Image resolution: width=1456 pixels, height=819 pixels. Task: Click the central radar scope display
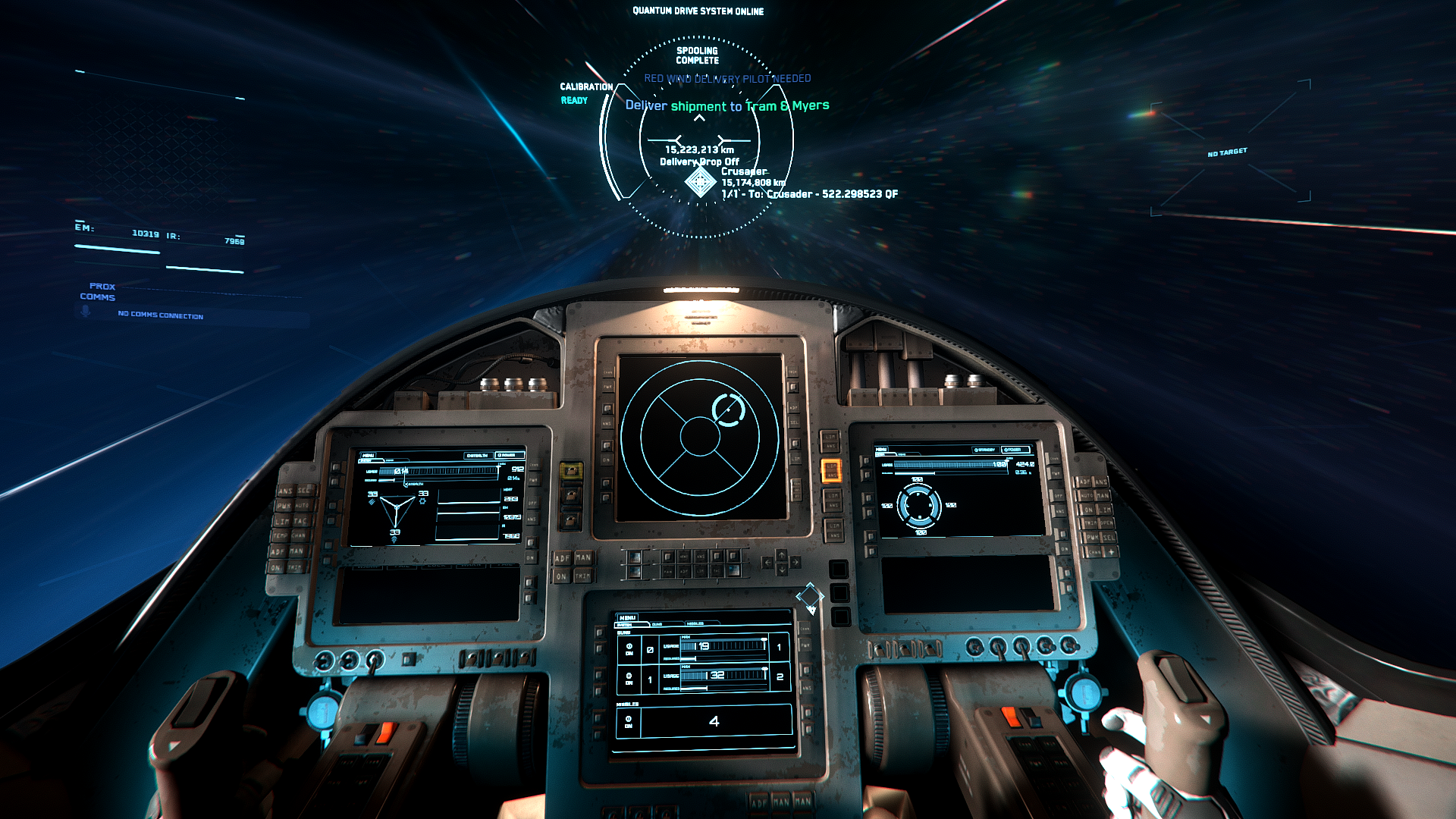pyautogui.click(x=699, y=437)
